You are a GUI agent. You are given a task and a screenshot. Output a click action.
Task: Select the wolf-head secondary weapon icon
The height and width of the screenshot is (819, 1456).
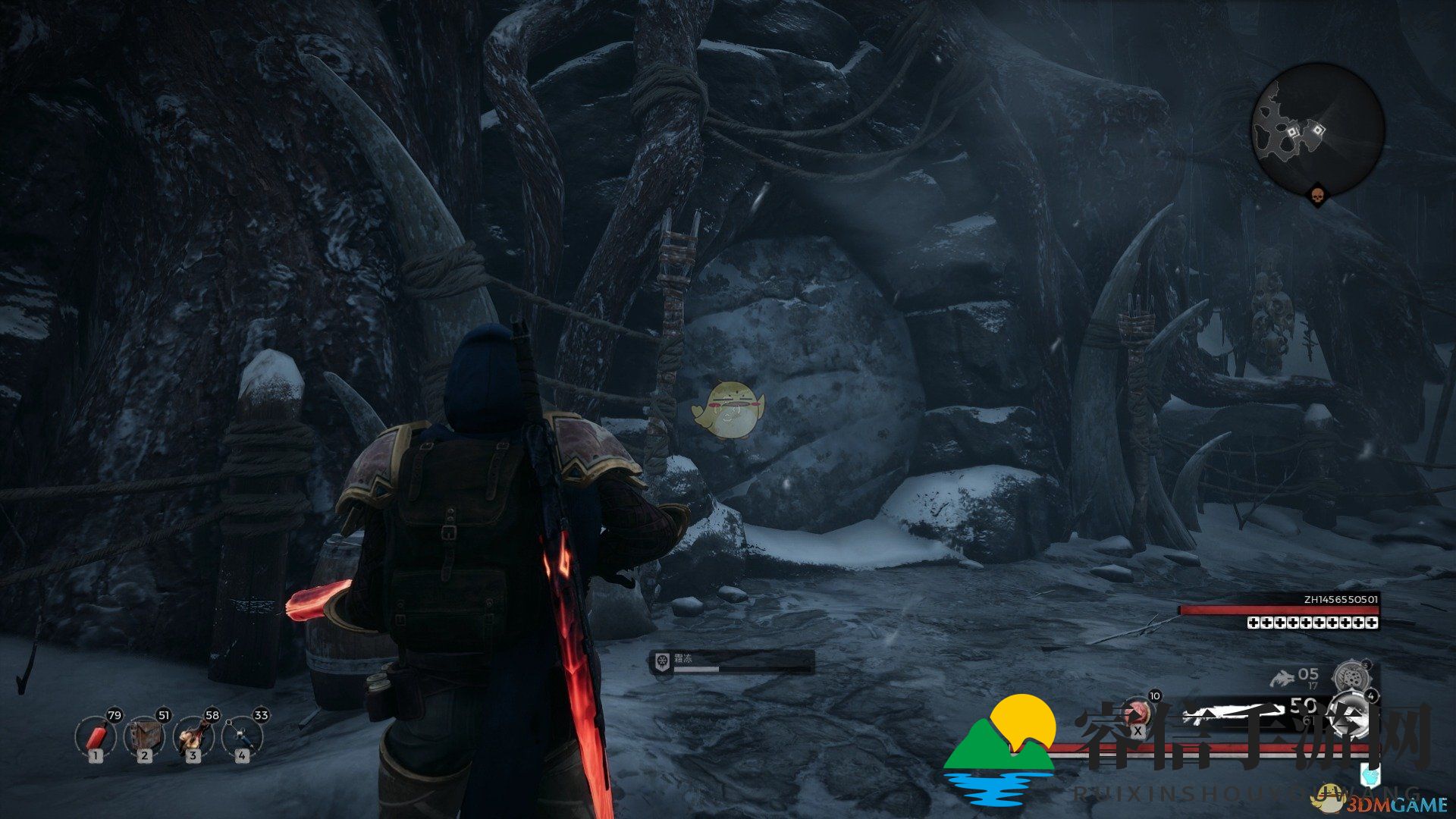point(1282,677)
